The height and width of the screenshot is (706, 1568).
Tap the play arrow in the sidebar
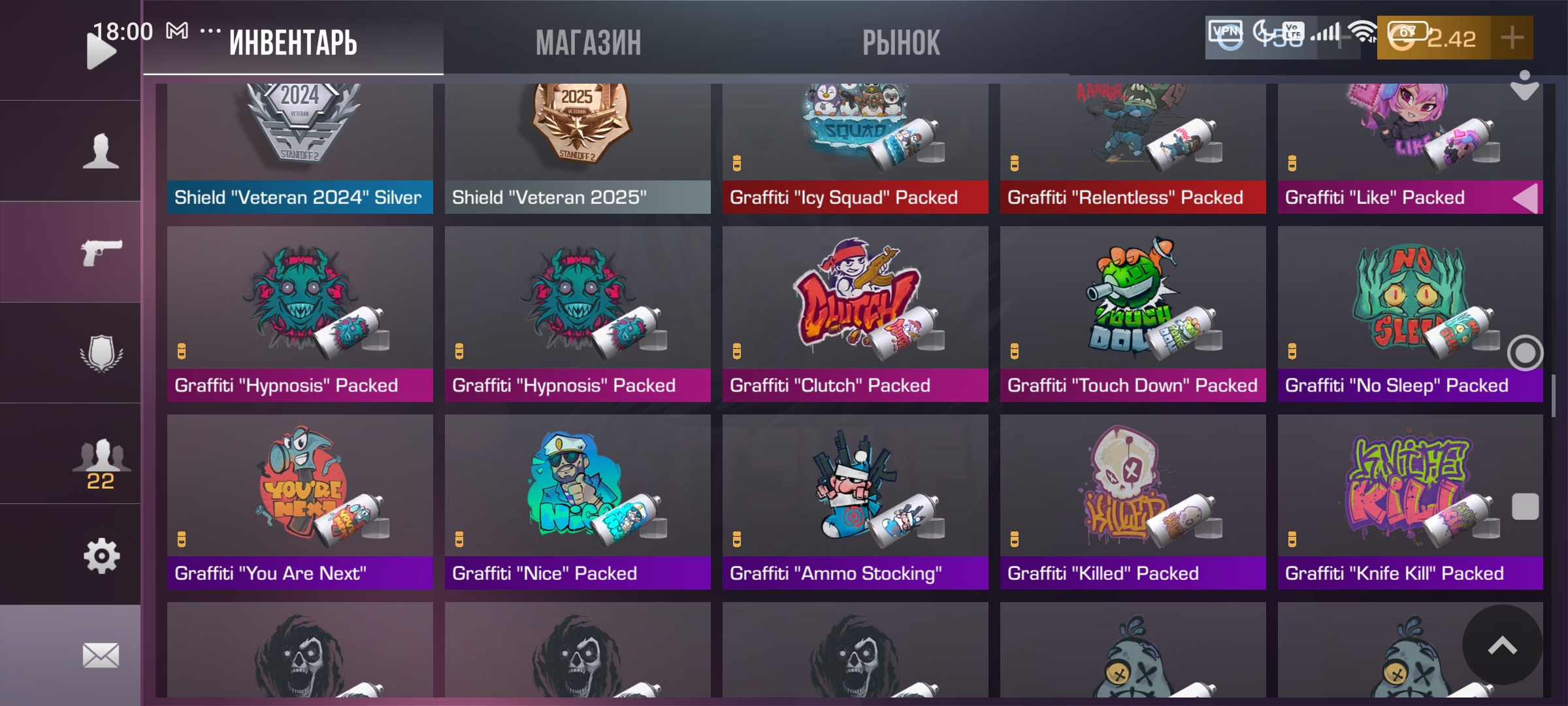pos(100,51)
